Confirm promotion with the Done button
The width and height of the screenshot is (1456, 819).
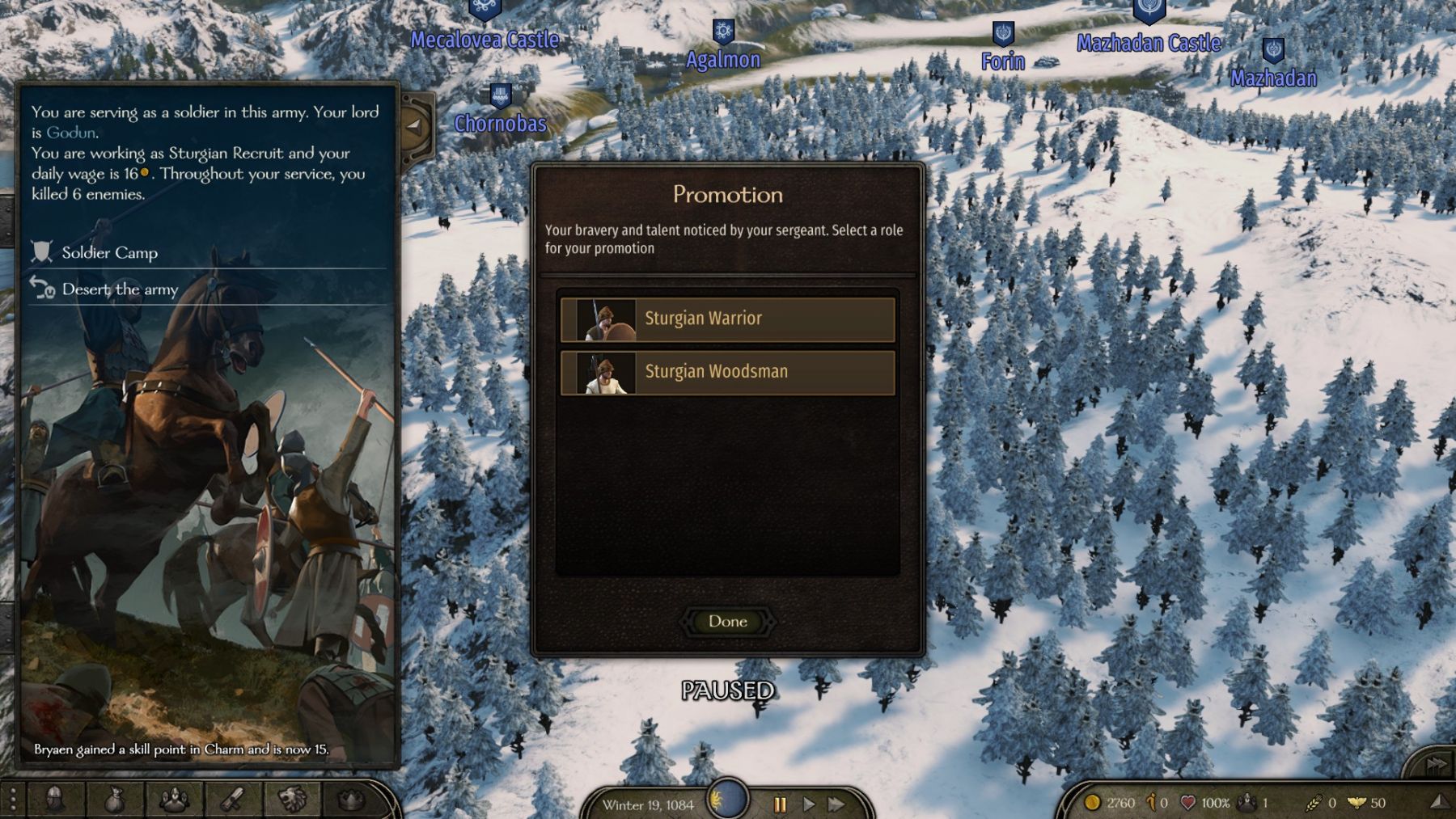[x=728, y=622]
